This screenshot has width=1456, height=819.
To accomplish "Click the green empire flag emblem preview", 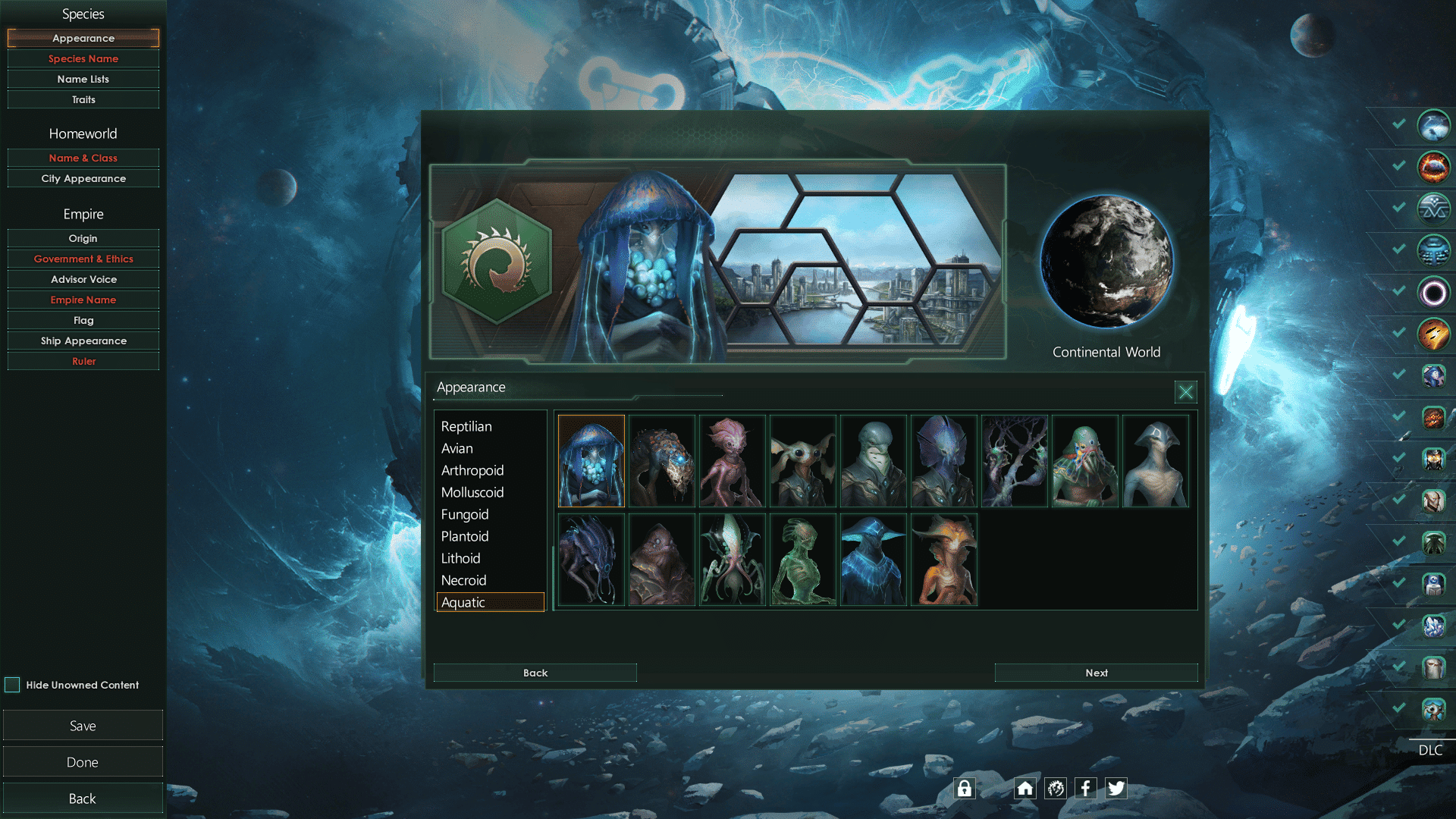I will [500, 262].
